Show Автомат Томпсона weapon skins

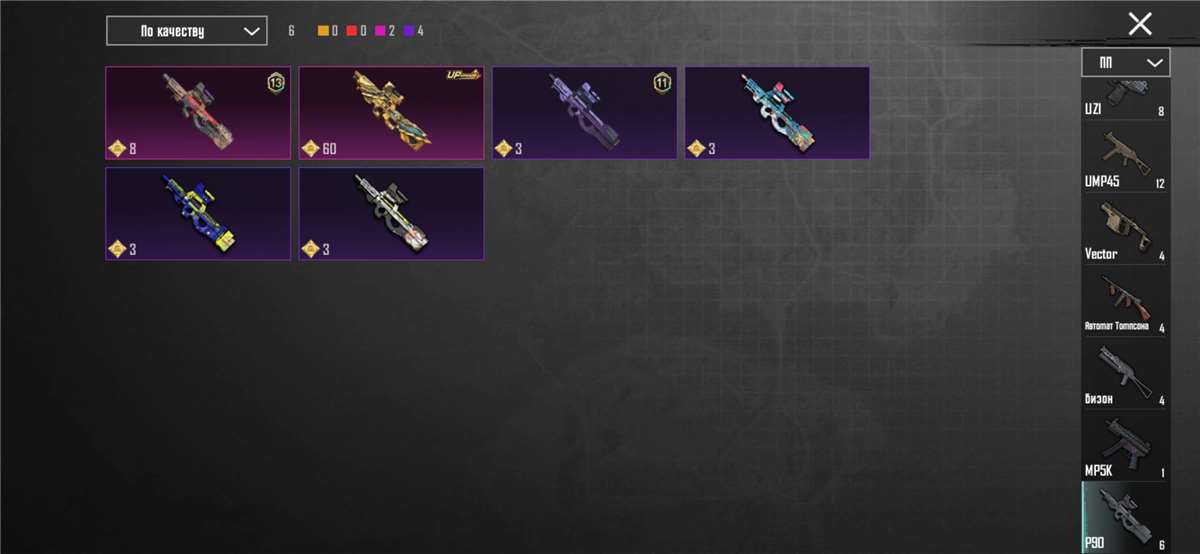click(x=1125, y=301)
